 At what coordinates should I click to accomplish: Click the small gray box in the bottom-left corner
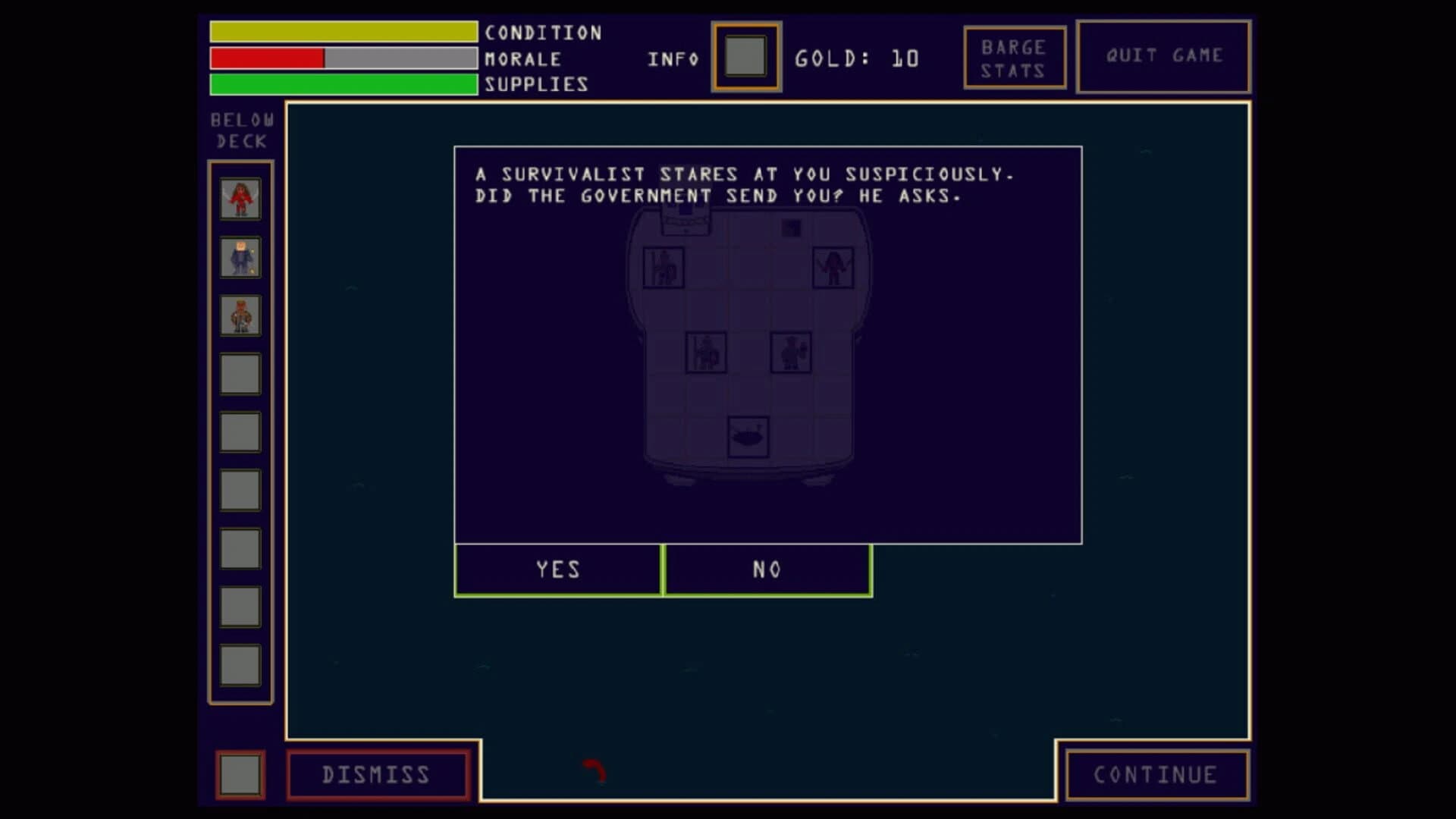[240, 774]
